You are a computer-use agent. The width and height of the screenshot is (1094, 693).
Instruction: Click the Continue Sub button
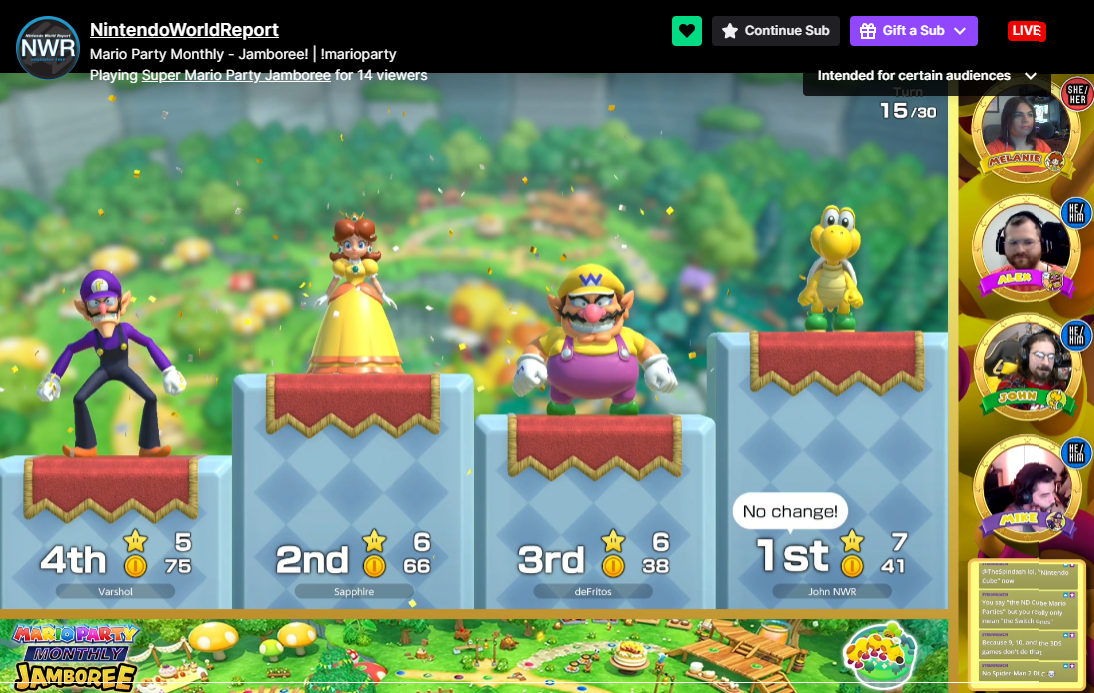776,31
